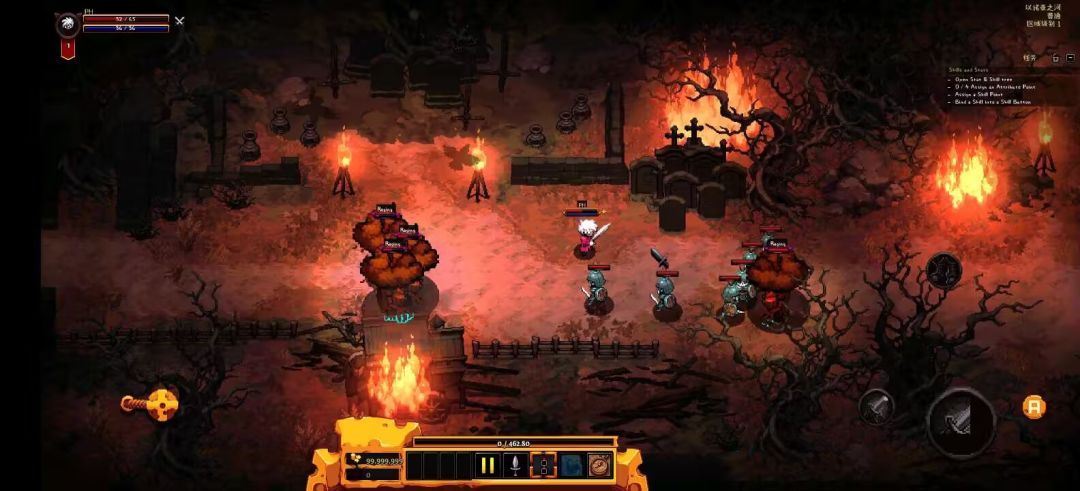The width and height of the screenshot is (1080, 491).
Task: Trigger the dark round skill button above attack
Action: tap(943, 270)
